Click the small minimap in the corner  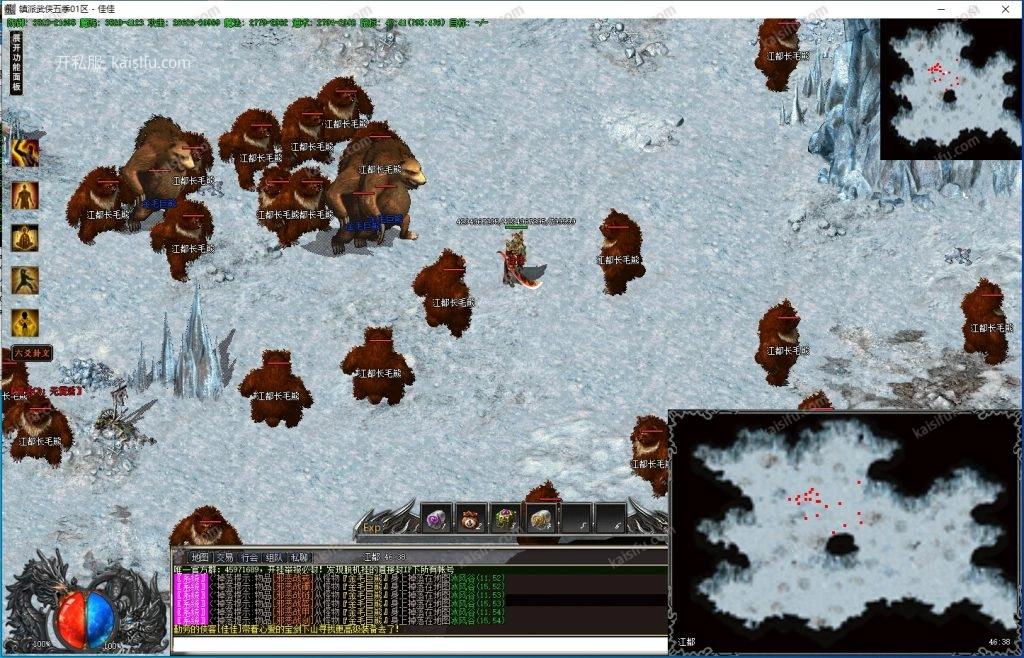tap(950, 88)
